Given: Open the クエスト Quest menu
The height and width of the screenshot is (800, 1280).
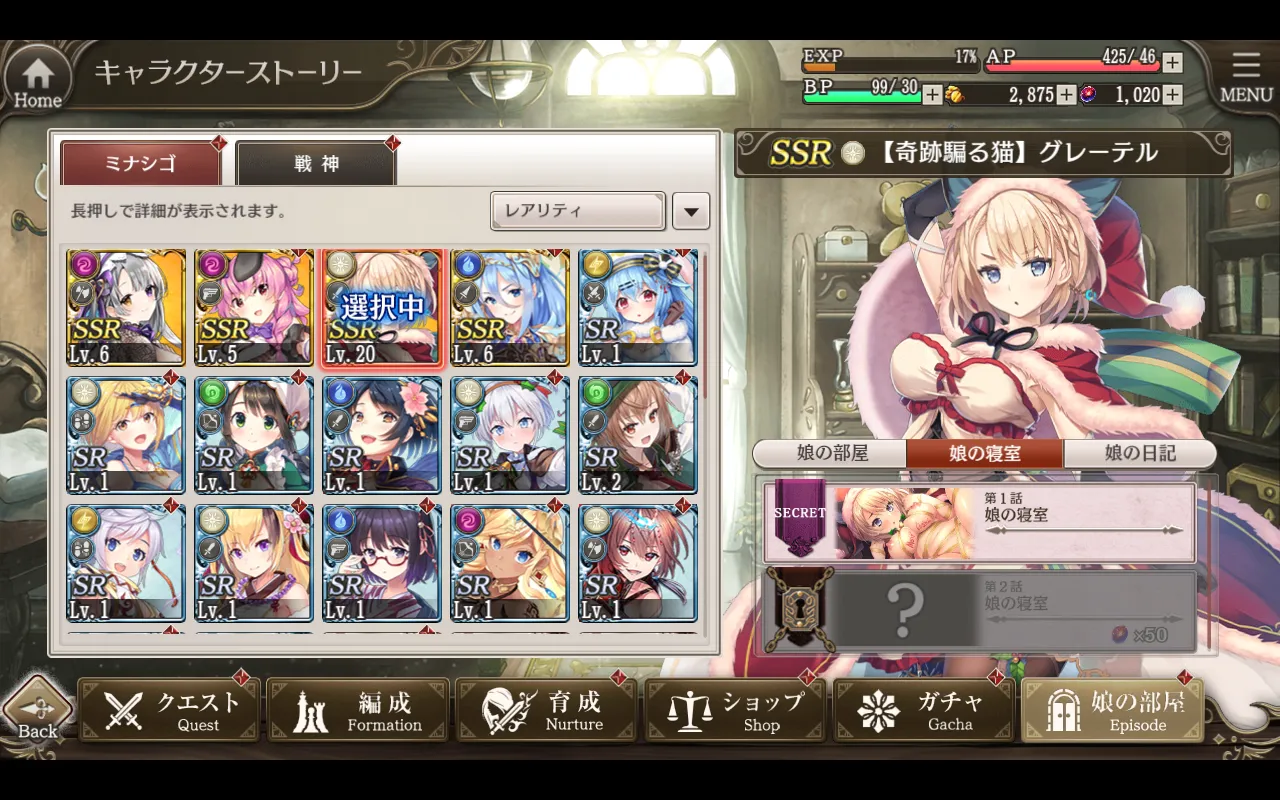Looking at the screenshot, I should point(170,711).
